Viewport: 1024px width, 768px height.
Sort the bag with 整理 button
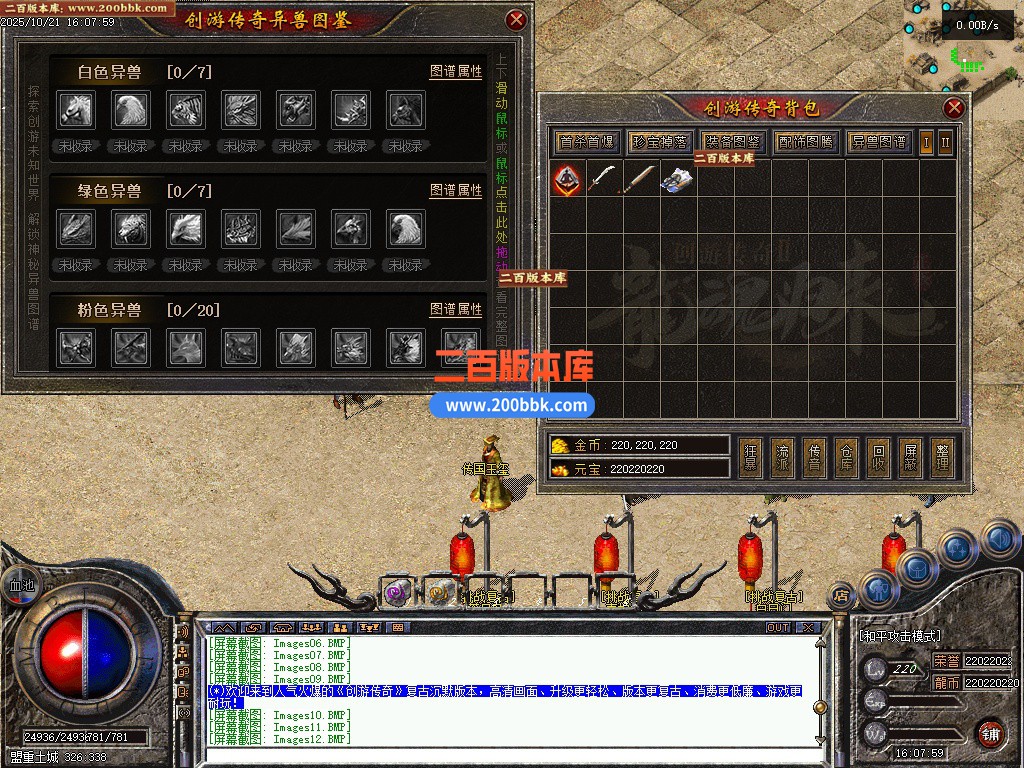(x=941, y=457)
